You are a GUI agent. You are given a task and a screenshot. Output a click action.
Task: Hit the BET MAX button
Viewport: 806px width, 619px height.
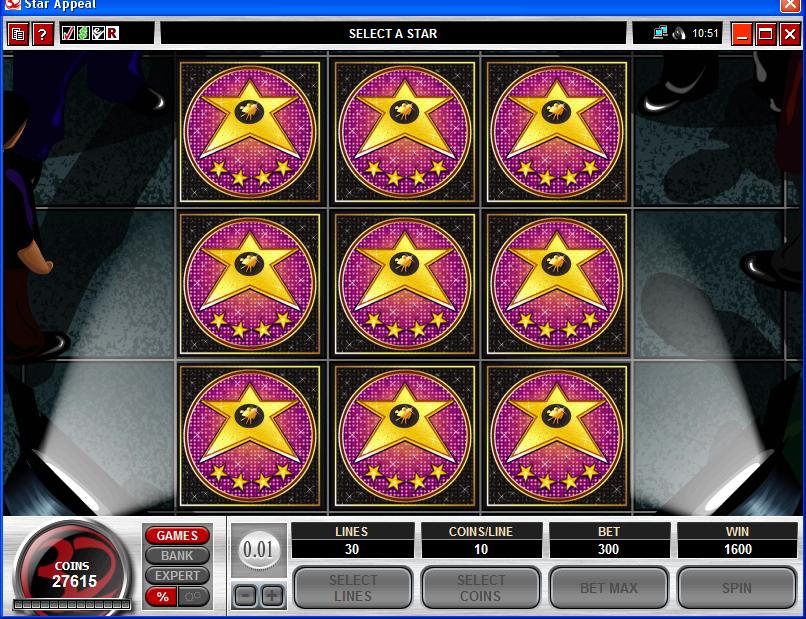609,588
